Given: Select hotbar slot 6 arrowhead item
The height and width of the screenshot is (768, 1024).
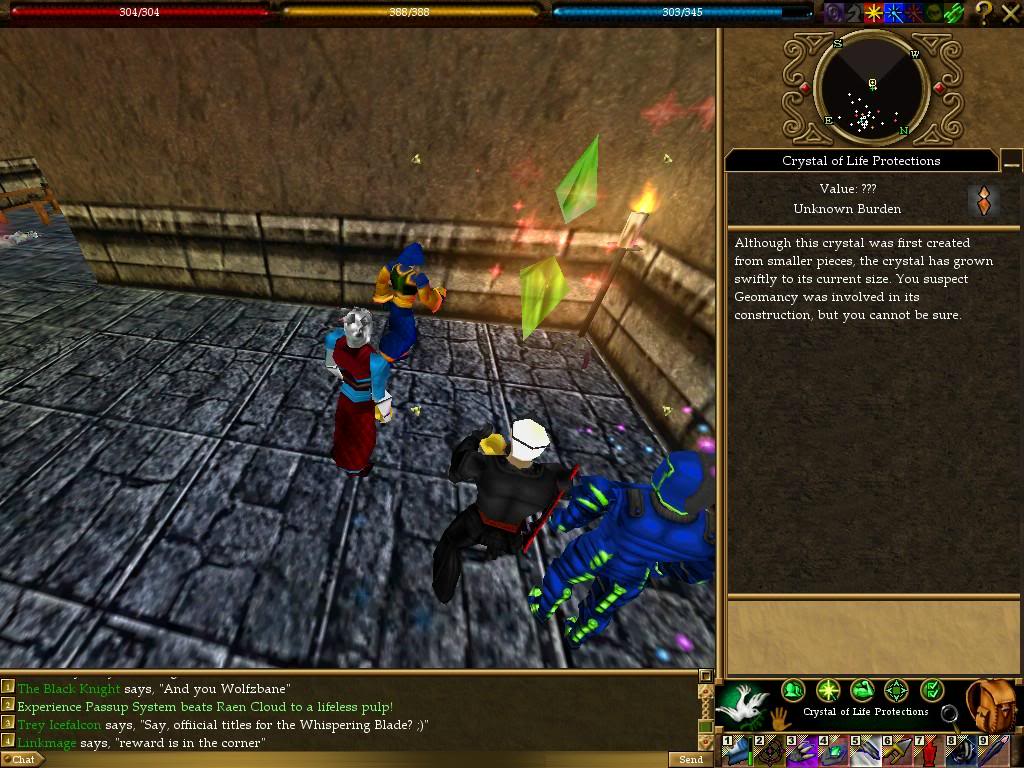Looking at the screenshot, I should (897, 752).
